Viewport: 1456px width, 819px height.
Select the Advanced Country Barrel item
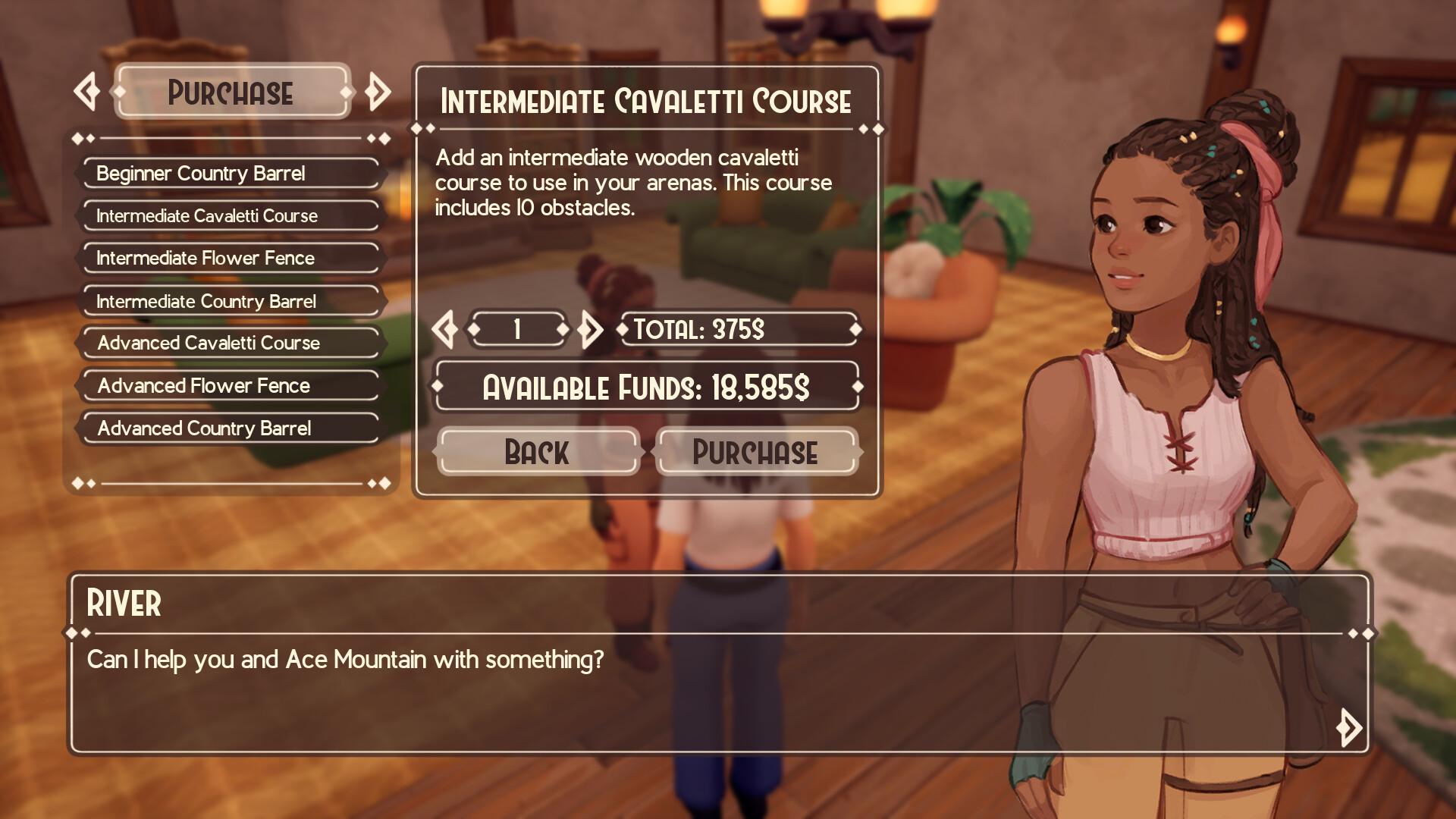[x=229, y=428]
